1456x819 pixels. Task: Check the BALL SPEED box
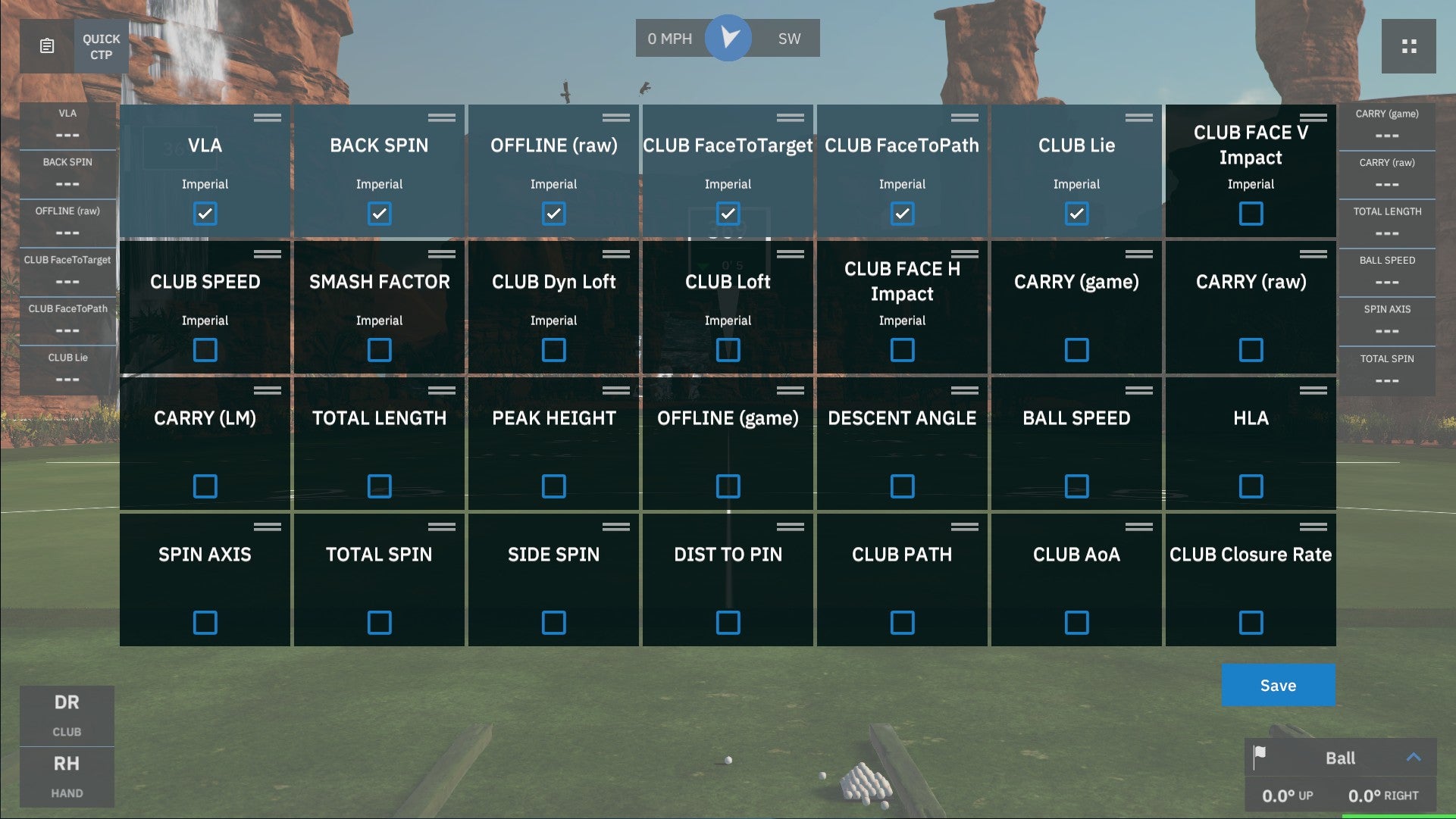pyautogui.click(x=1076, y=486)
